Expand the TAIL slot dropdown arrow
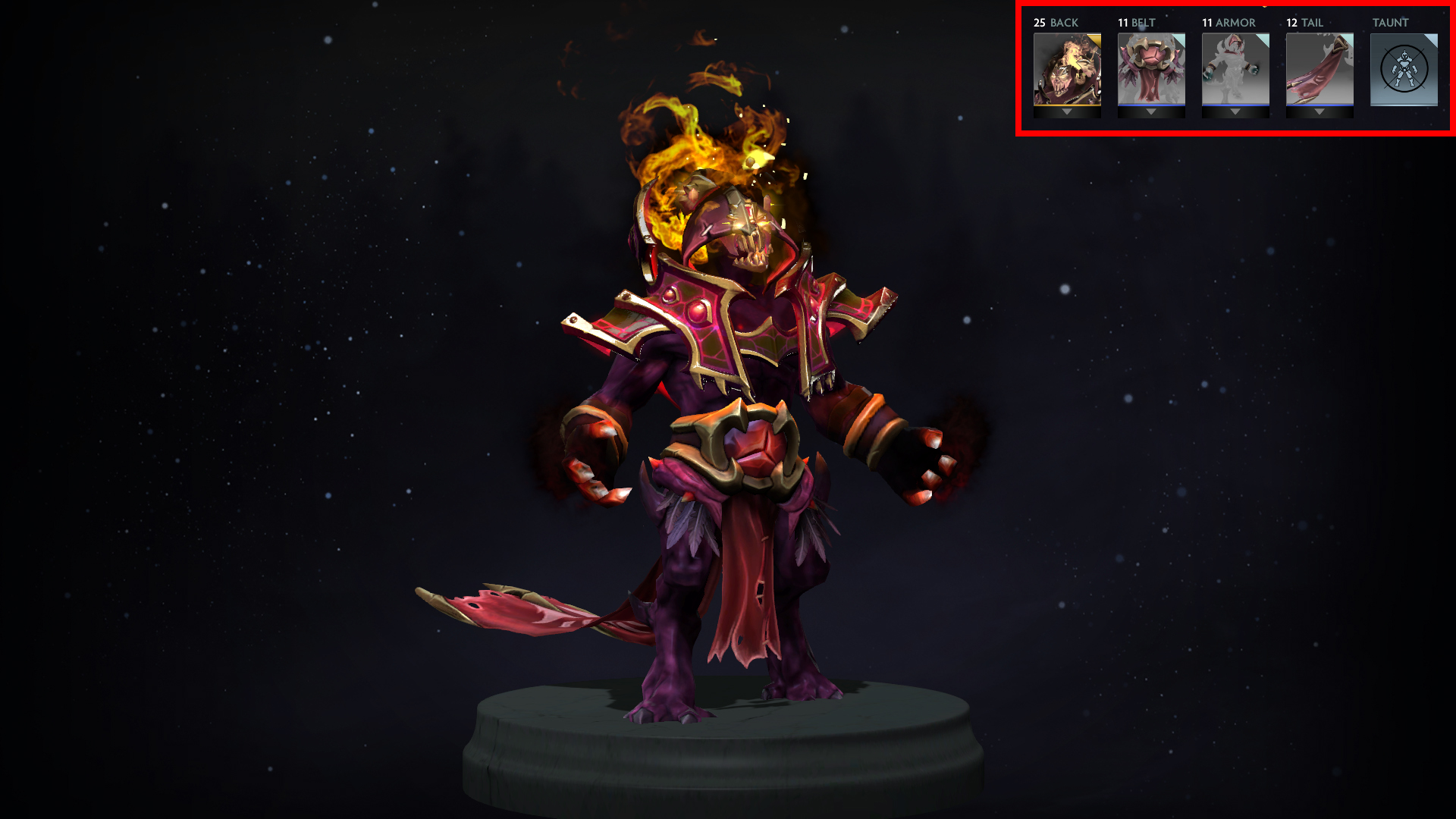The height and width of the screenshot is (819, 1456). click(x=1318, y=111)
